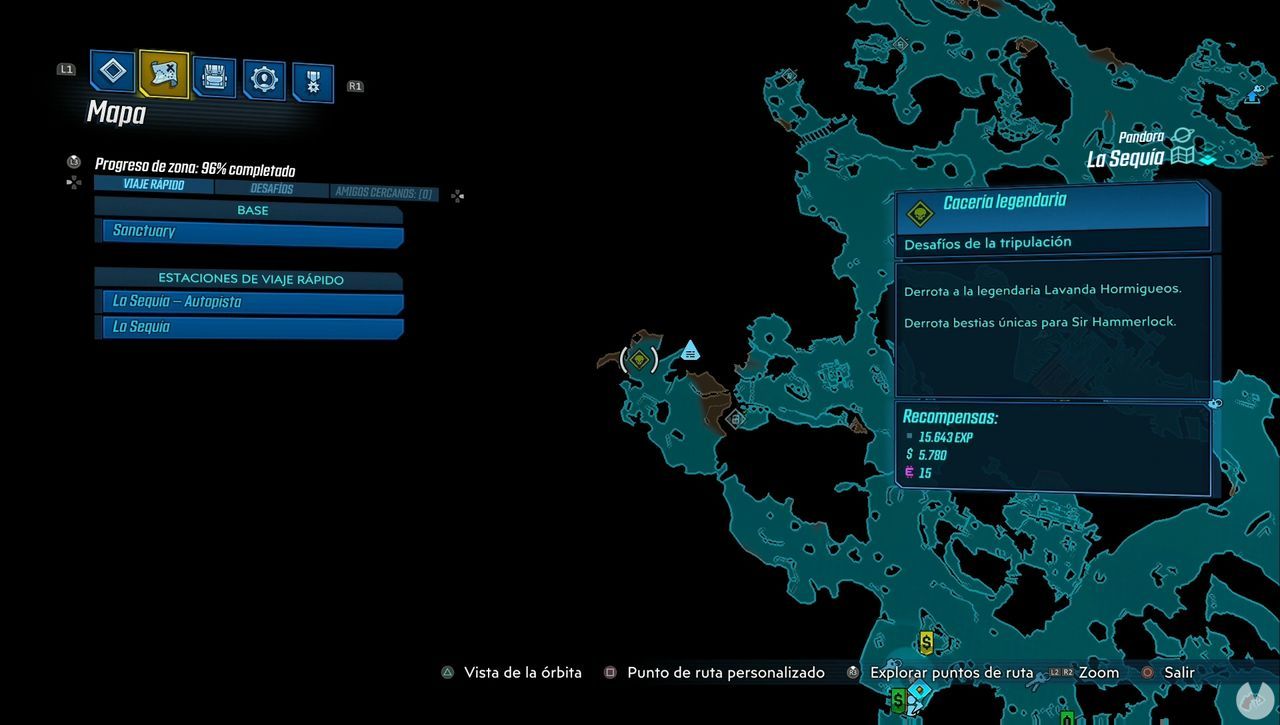The height and width of the screenshot is (725, 1280).
Task: Open the missions tab diamond icon
Action: click(112, 72)
